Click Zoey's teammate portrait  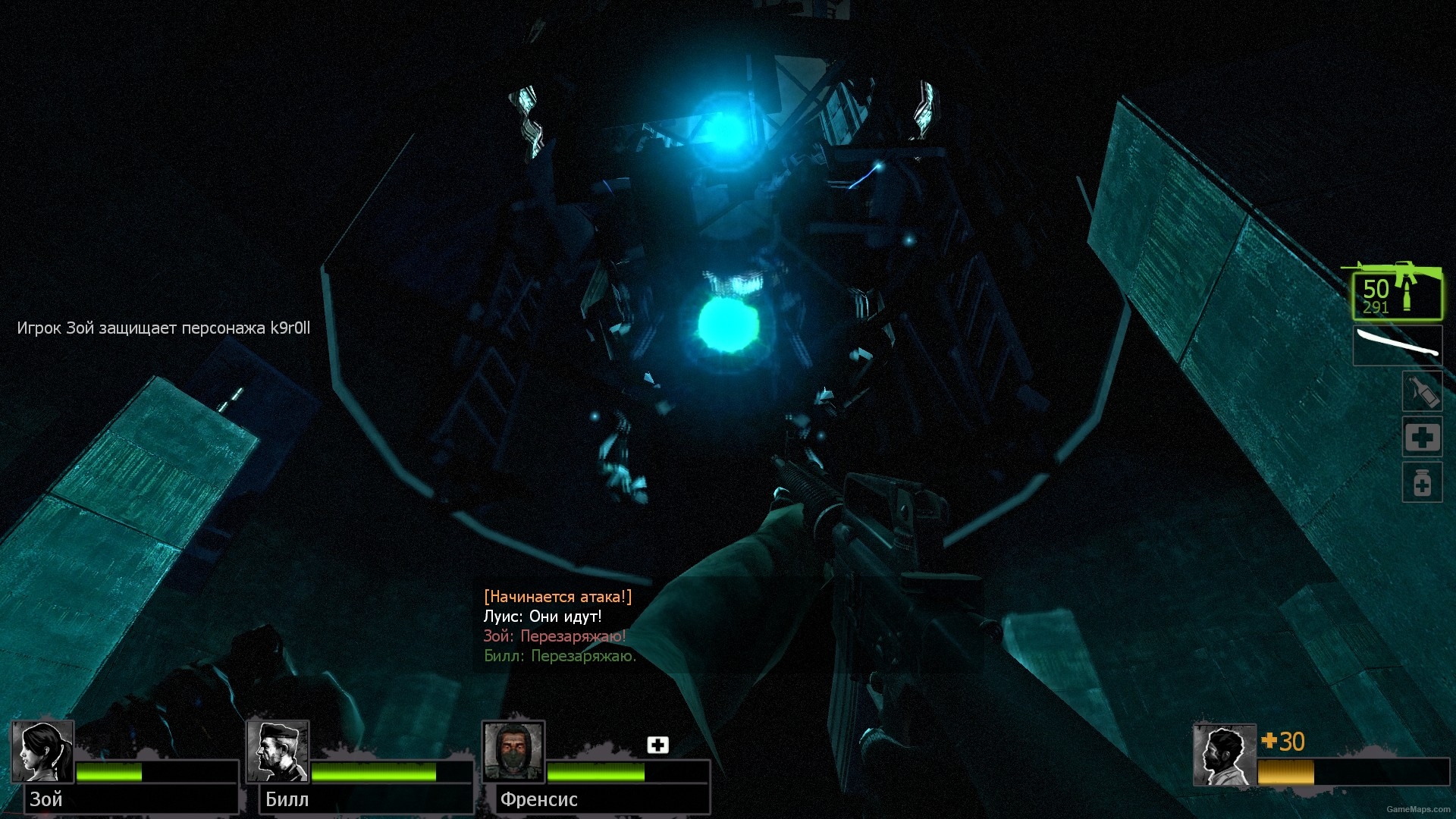point(43,752)
